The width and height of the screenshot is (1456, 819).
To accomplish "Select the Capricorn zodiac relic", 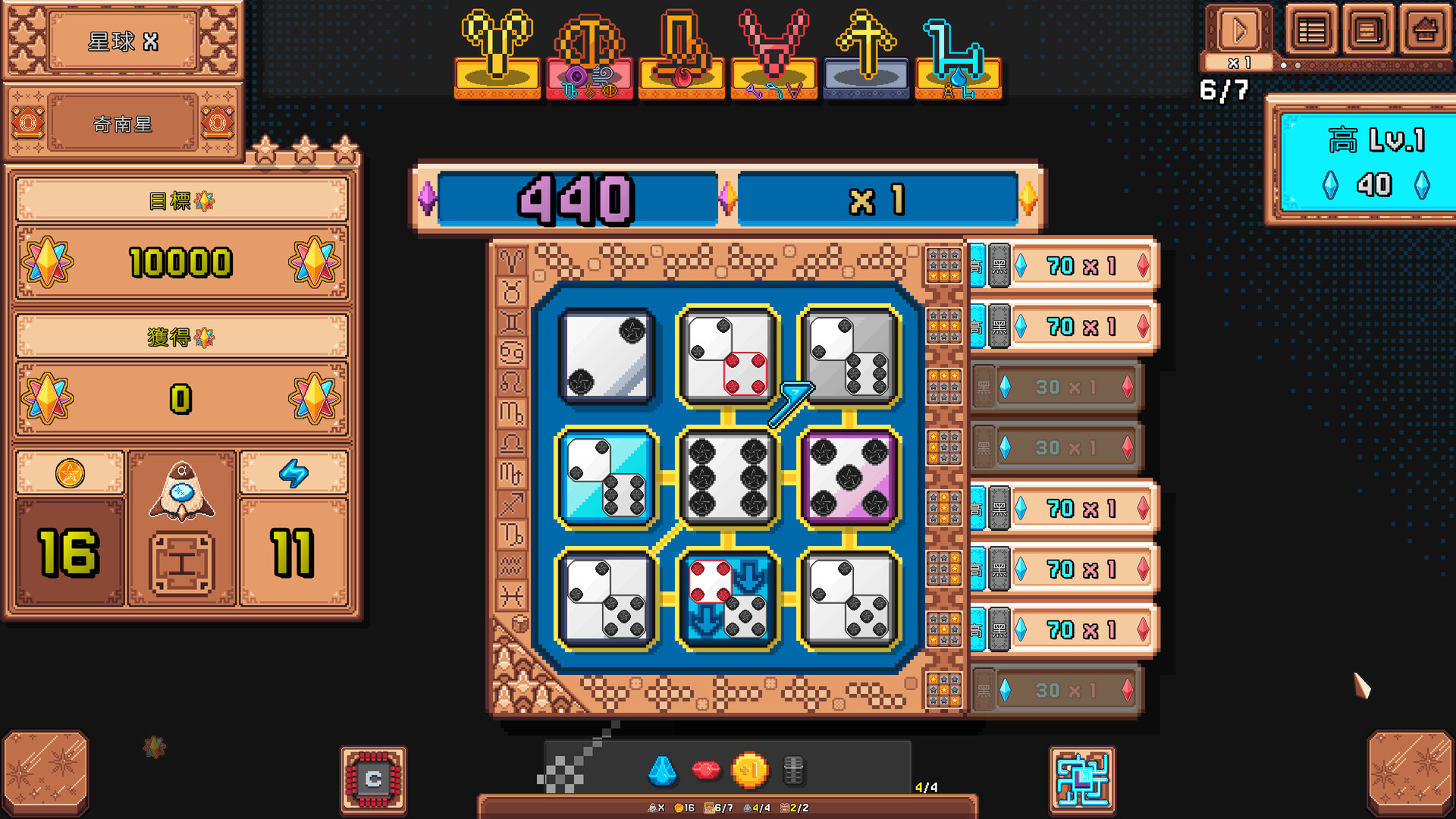I will tap(681, 53).
